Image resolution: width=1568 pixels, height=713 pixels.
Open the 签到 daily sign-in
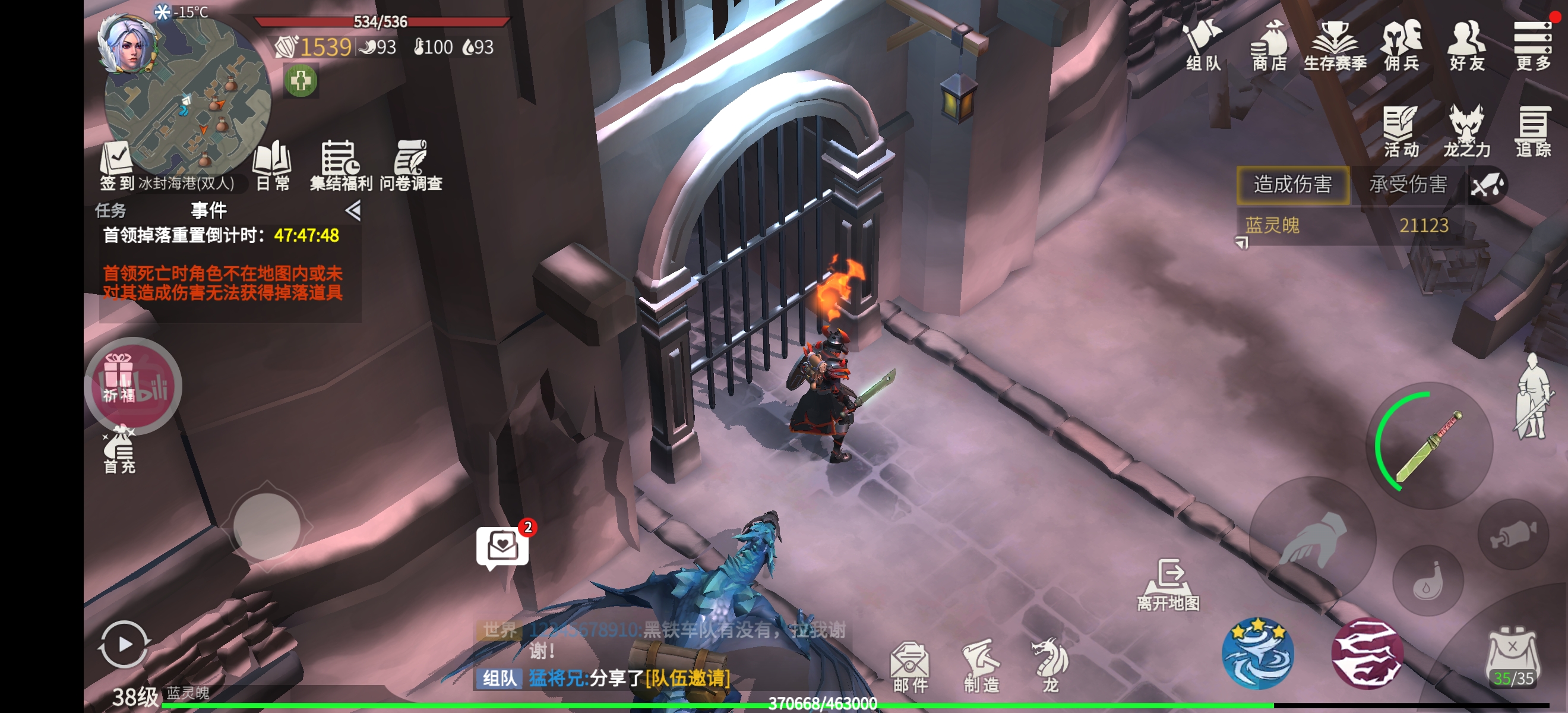pos(117,166)
